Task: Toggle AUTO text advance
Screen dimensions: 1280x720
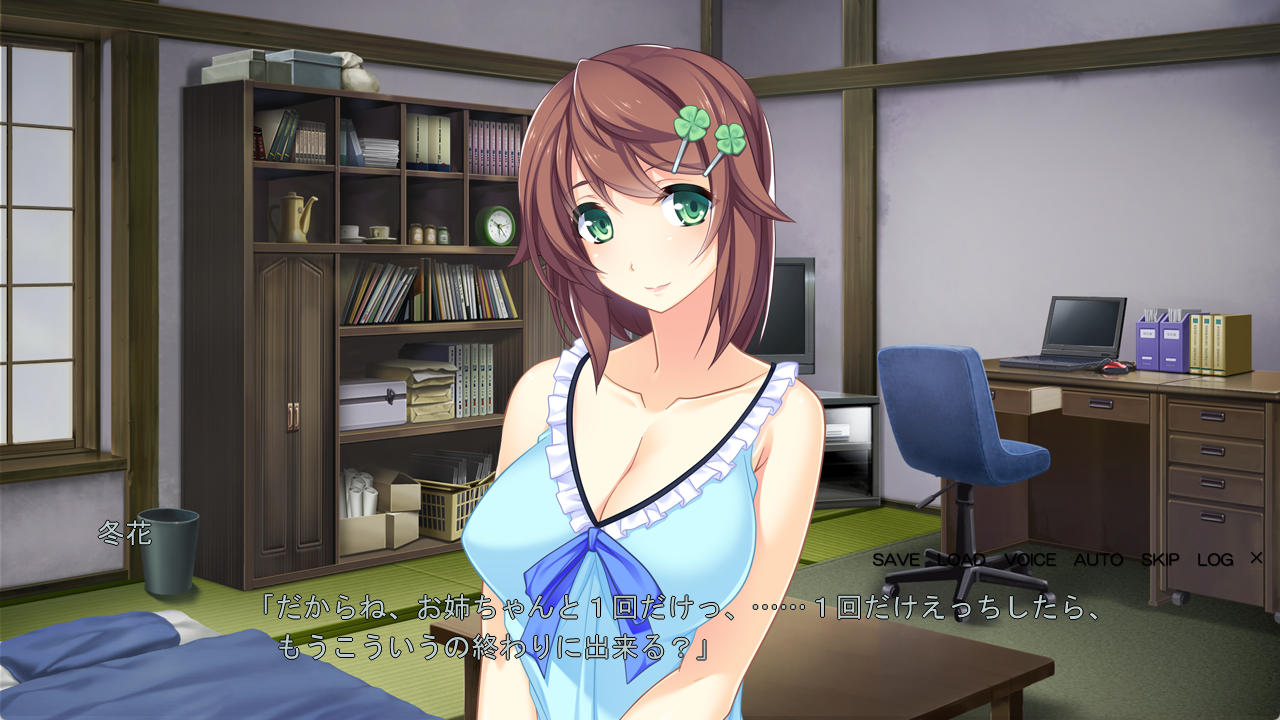Action: [1098, 560]
